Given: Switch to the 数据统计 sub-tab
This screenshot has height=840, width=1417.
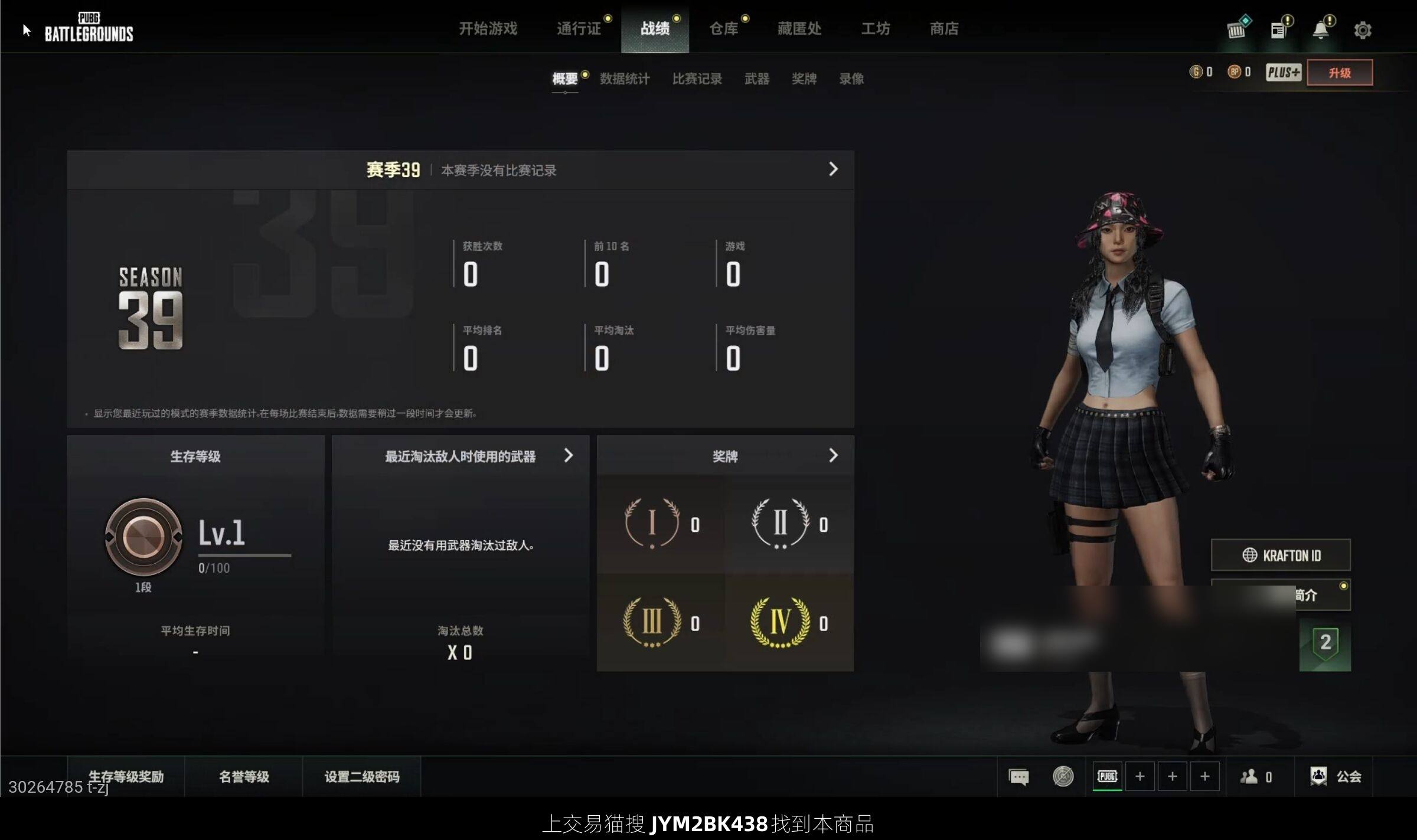Looking at the screenshot, I should [625, 79].
